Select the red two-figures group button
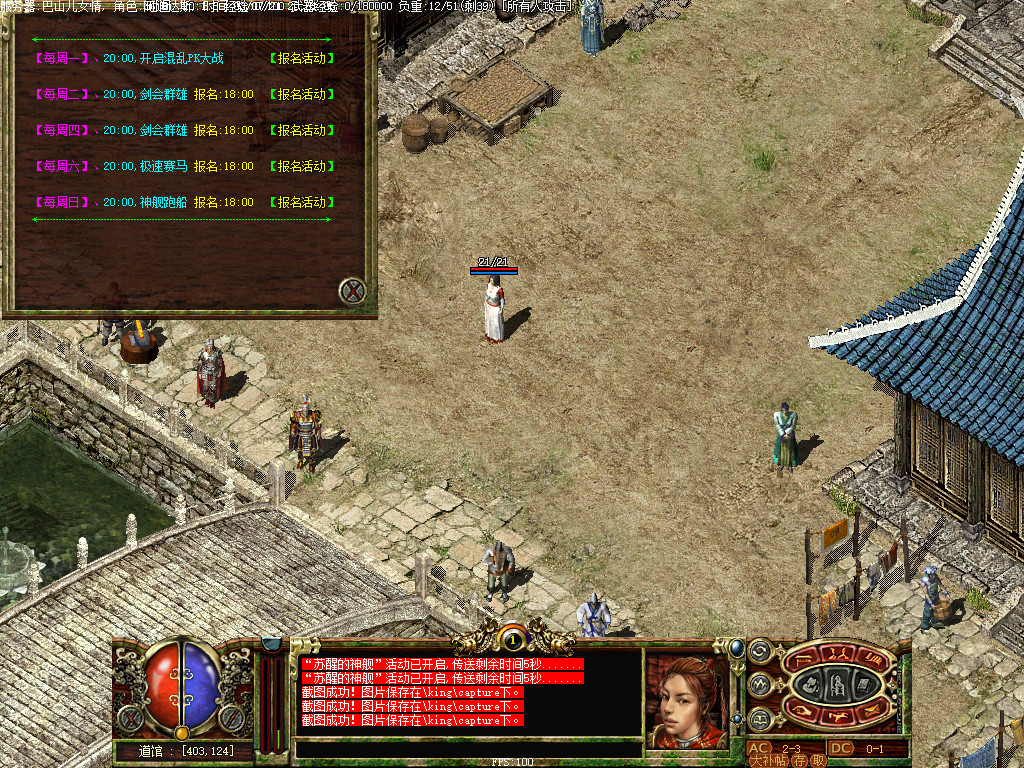 (x=839, y=655)
